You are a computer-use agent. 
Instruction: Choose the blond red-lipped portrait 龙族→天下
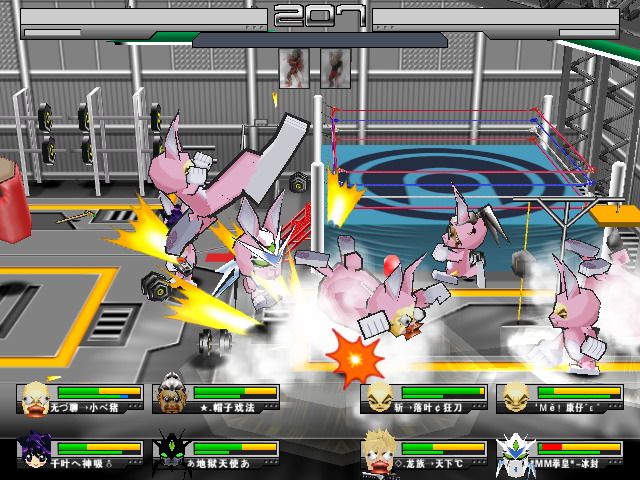(381, 451)
